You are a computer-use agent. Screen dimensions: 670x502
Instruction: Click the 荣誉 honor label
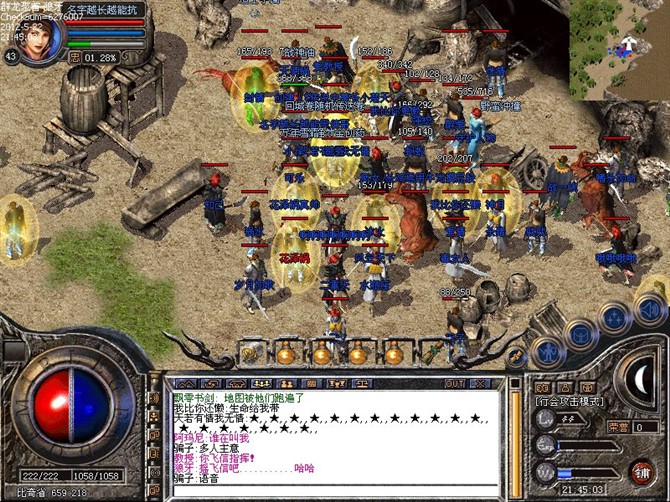618,426
